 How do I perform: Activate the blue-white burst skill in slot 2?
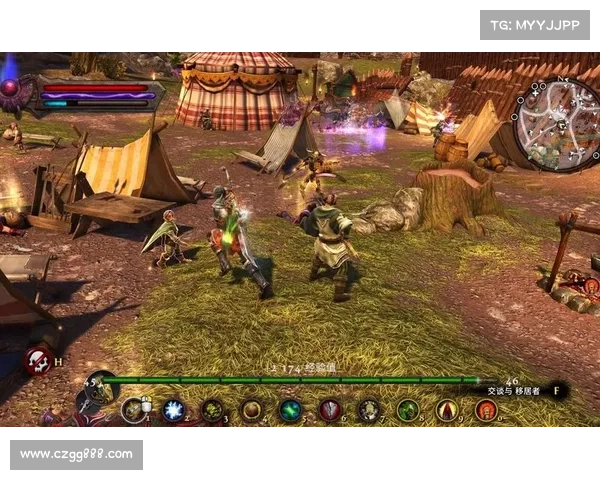[173, 410]
